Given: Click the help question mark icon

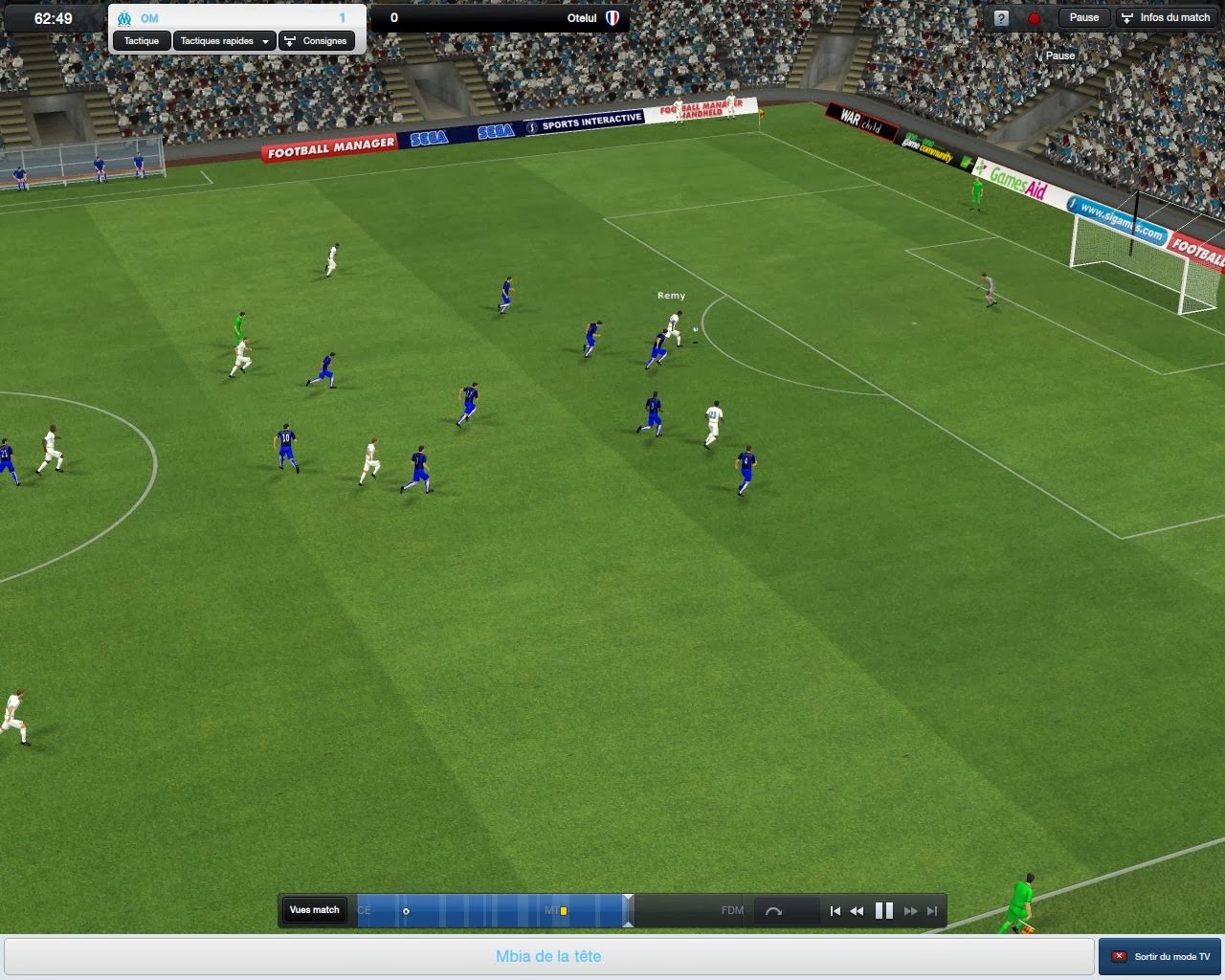Looking at the screenshot, I should click(x=1000, y=18).
